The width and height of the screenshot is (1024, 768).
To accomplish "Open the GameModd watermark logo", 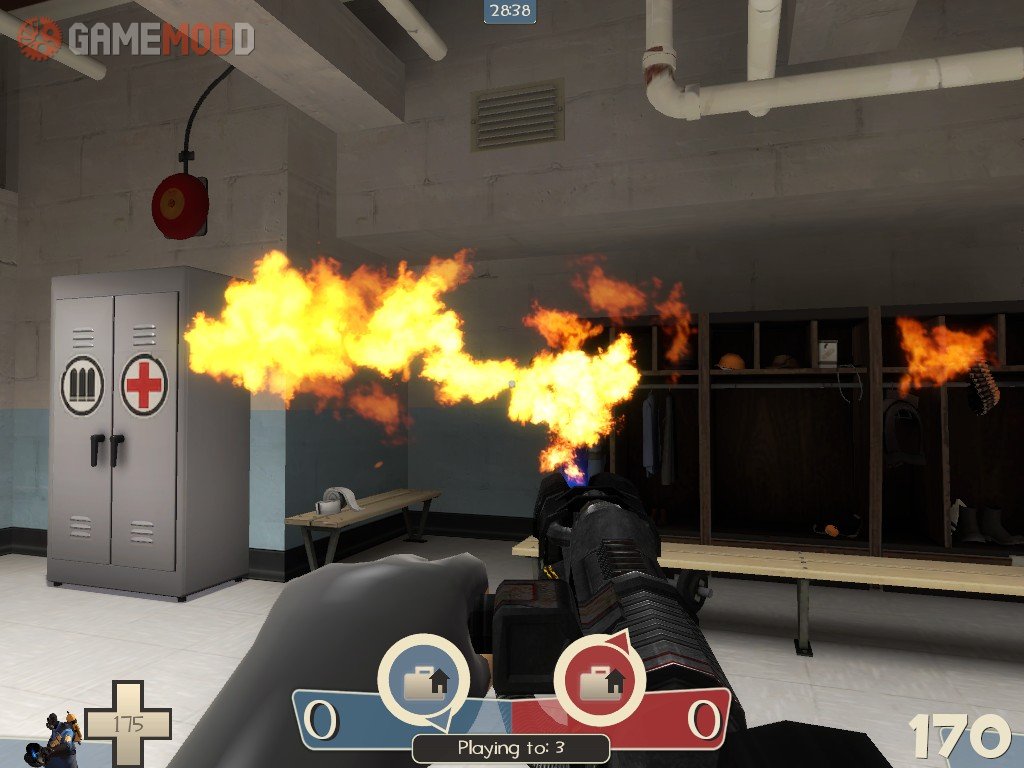I will tap(137, 38).
